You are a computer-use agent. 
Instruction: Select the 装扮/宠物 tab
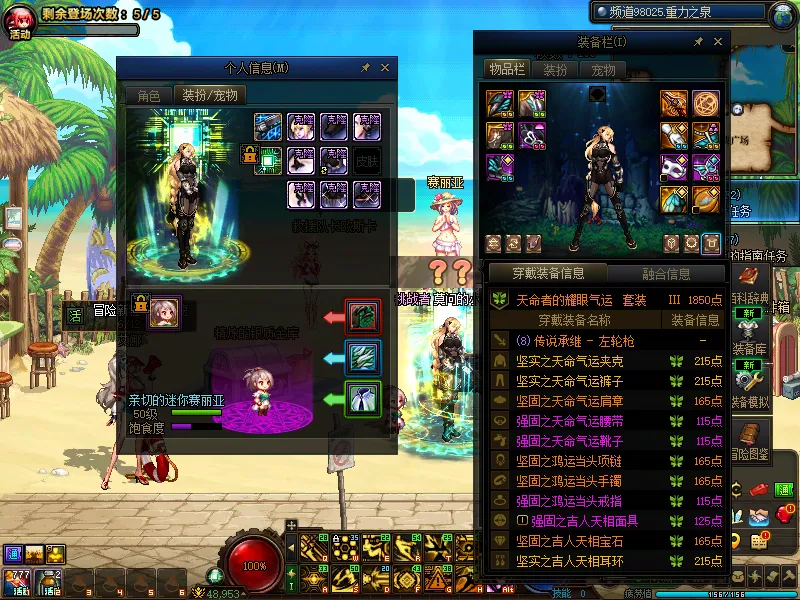coord(210,95)
